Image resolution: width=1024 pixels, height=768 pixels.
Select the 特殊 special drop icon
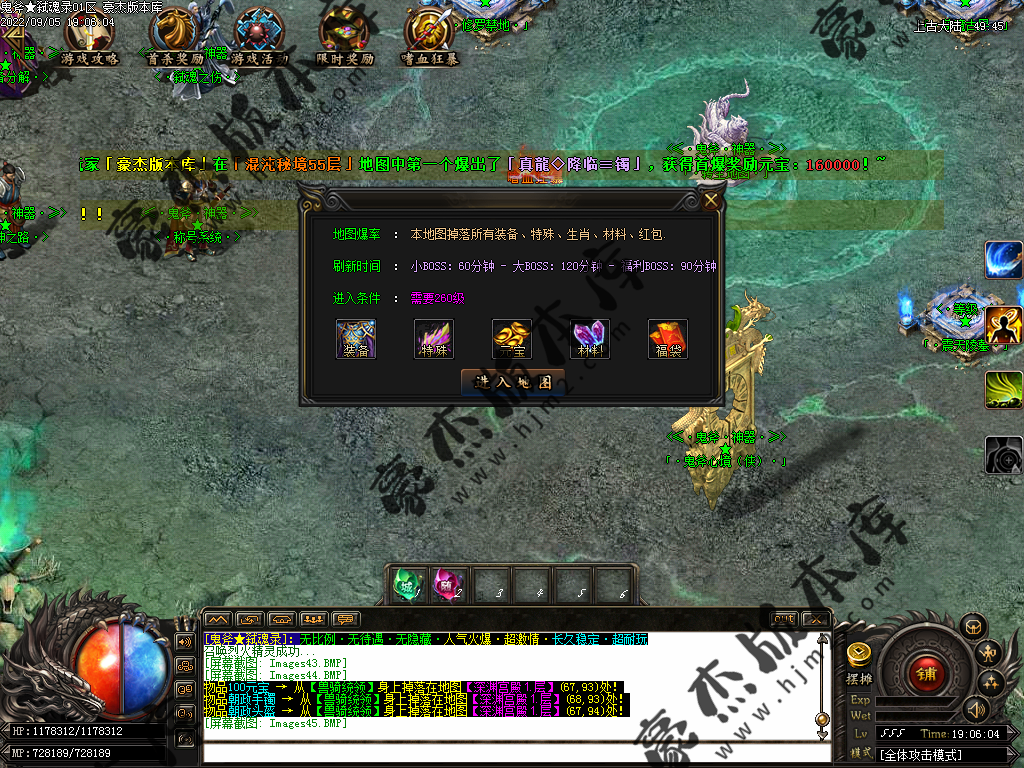click(434, 338)
